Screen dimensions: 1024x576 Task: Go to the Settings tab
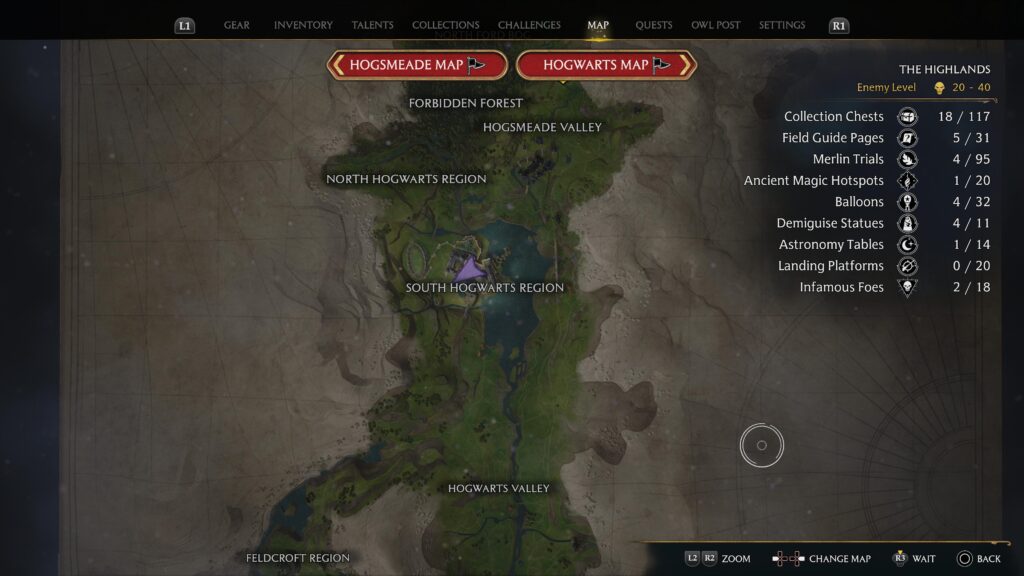coord(782,25)
